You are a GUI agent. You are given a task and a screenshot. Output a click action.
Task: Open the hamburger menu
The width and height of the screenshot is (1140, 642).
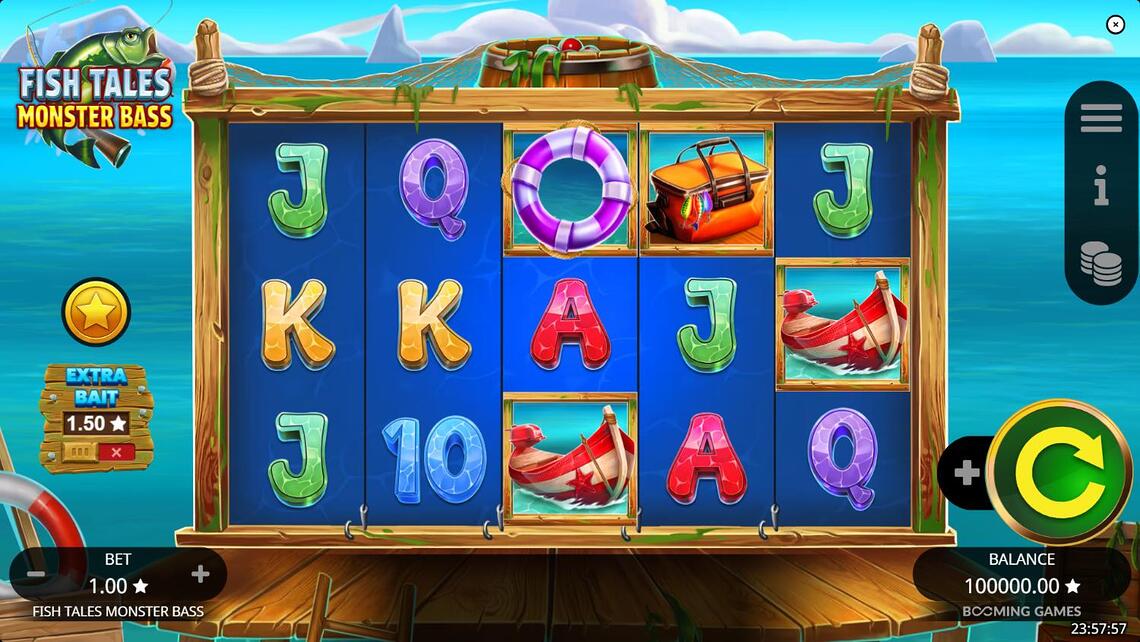1101,118
